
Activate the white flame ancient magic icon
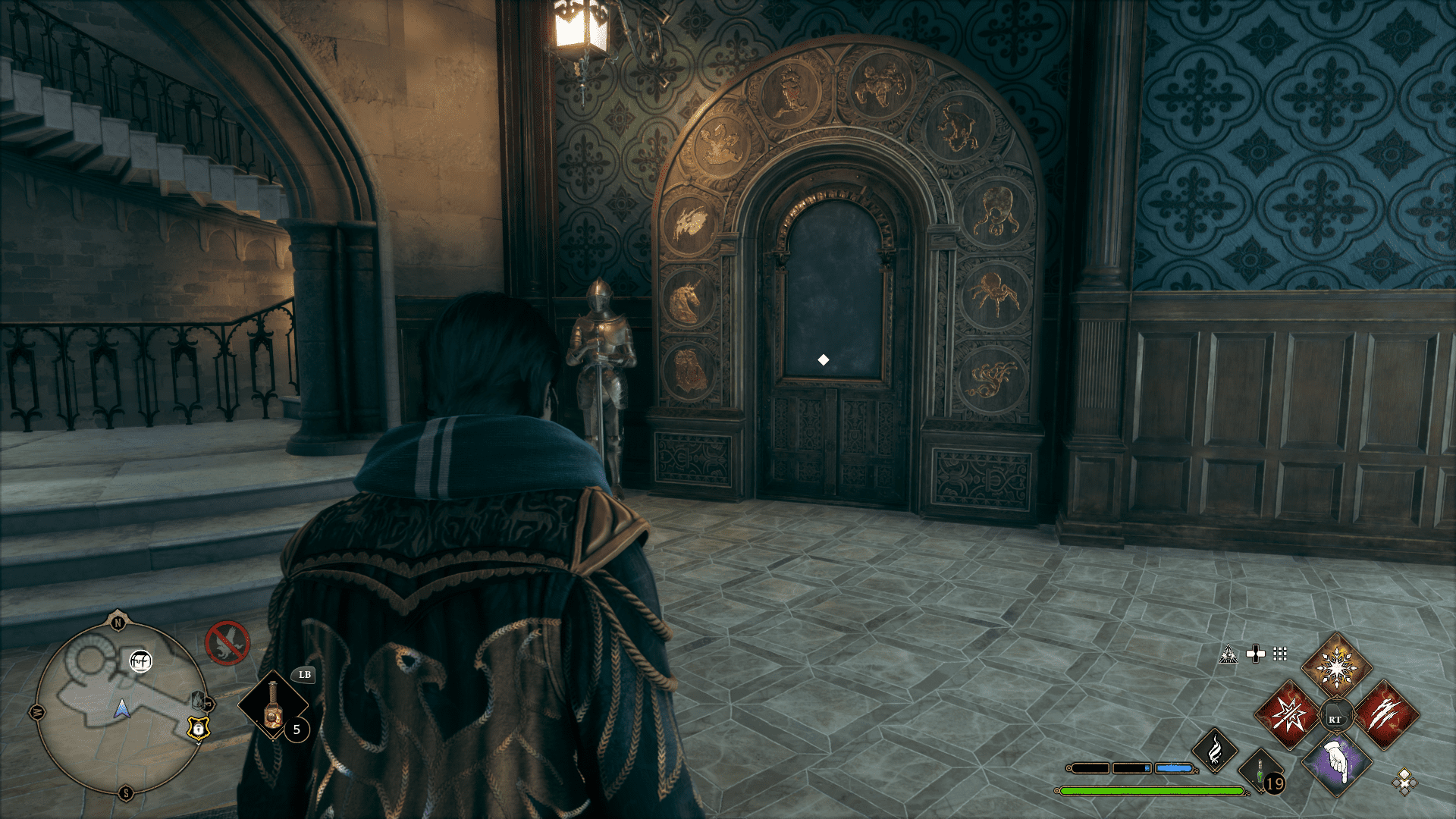click(x=1215, y=751)
